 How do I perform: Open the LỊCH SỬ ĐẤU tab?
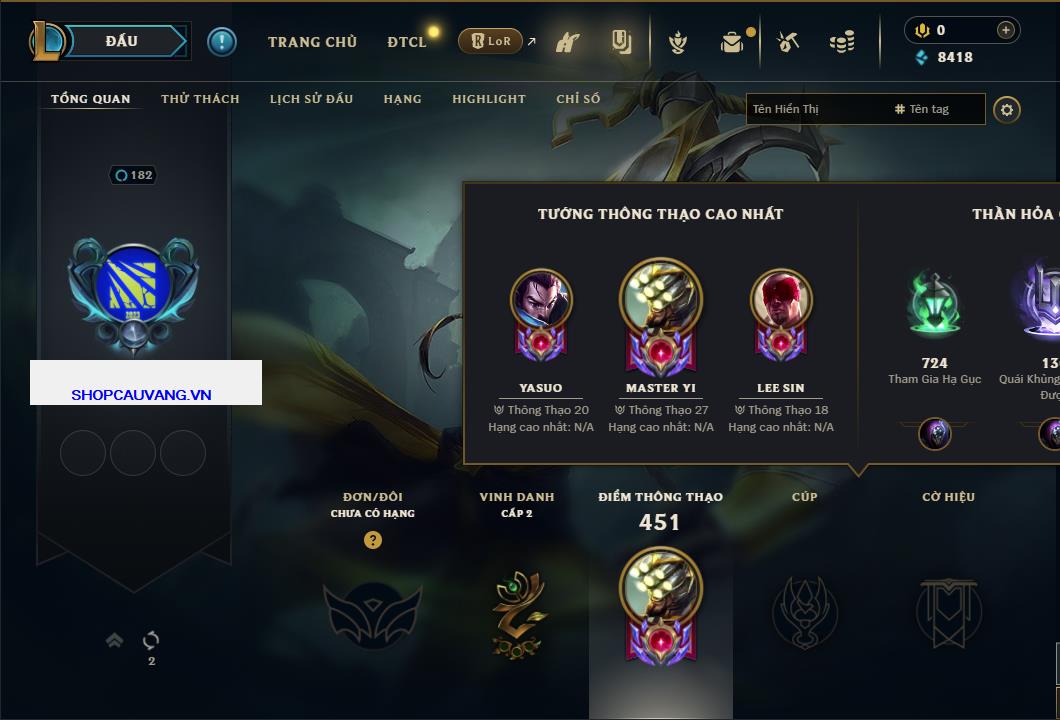click(x=311, y=99)
